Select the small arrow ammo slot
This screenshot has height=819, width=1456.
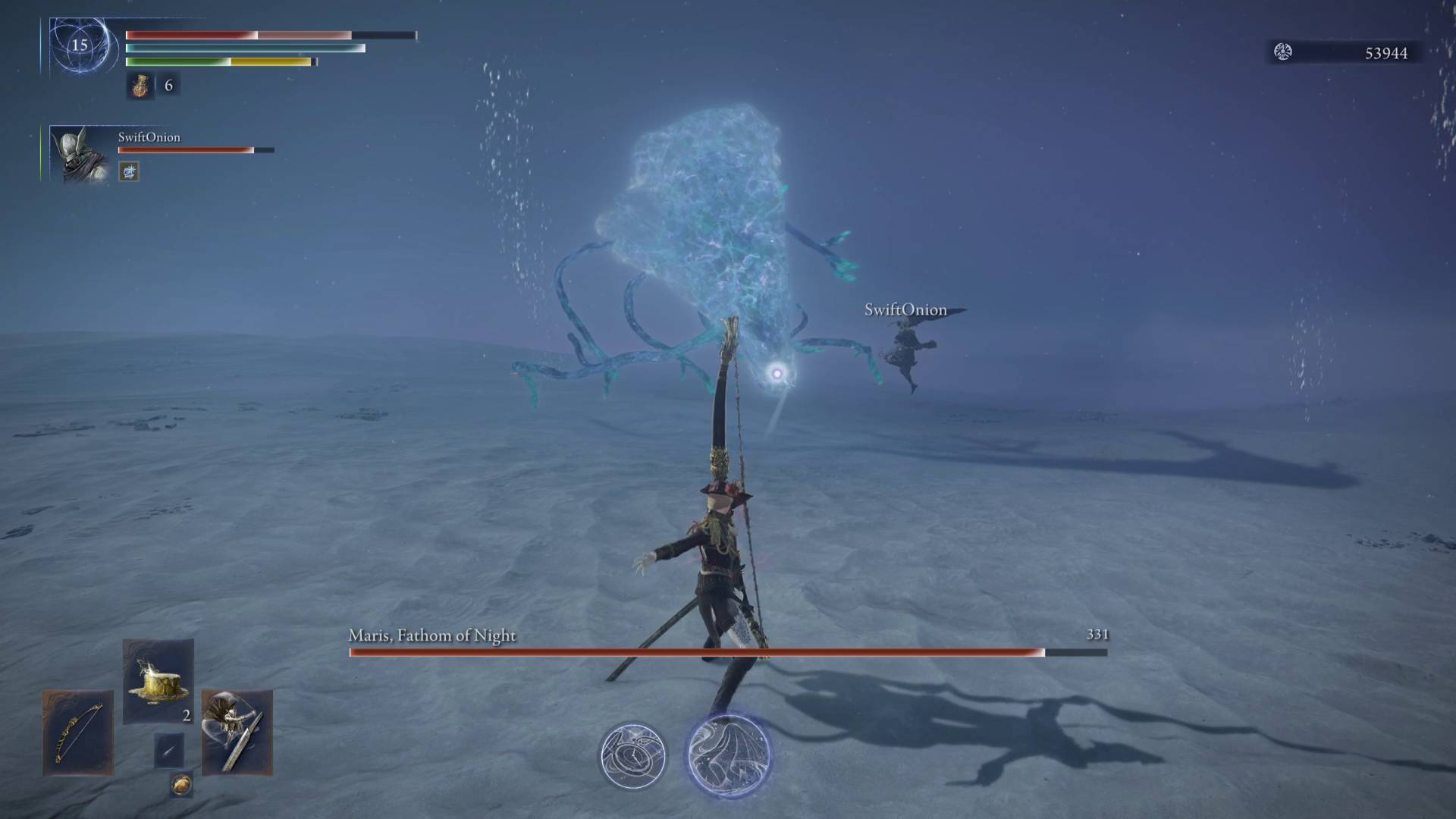pyautogui.click(x=168, y=750)
